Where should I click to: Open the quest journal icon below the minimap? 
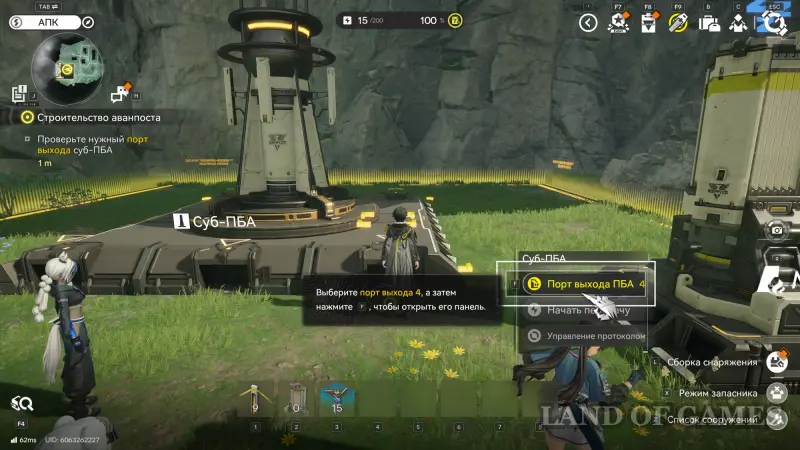[19, 94]
